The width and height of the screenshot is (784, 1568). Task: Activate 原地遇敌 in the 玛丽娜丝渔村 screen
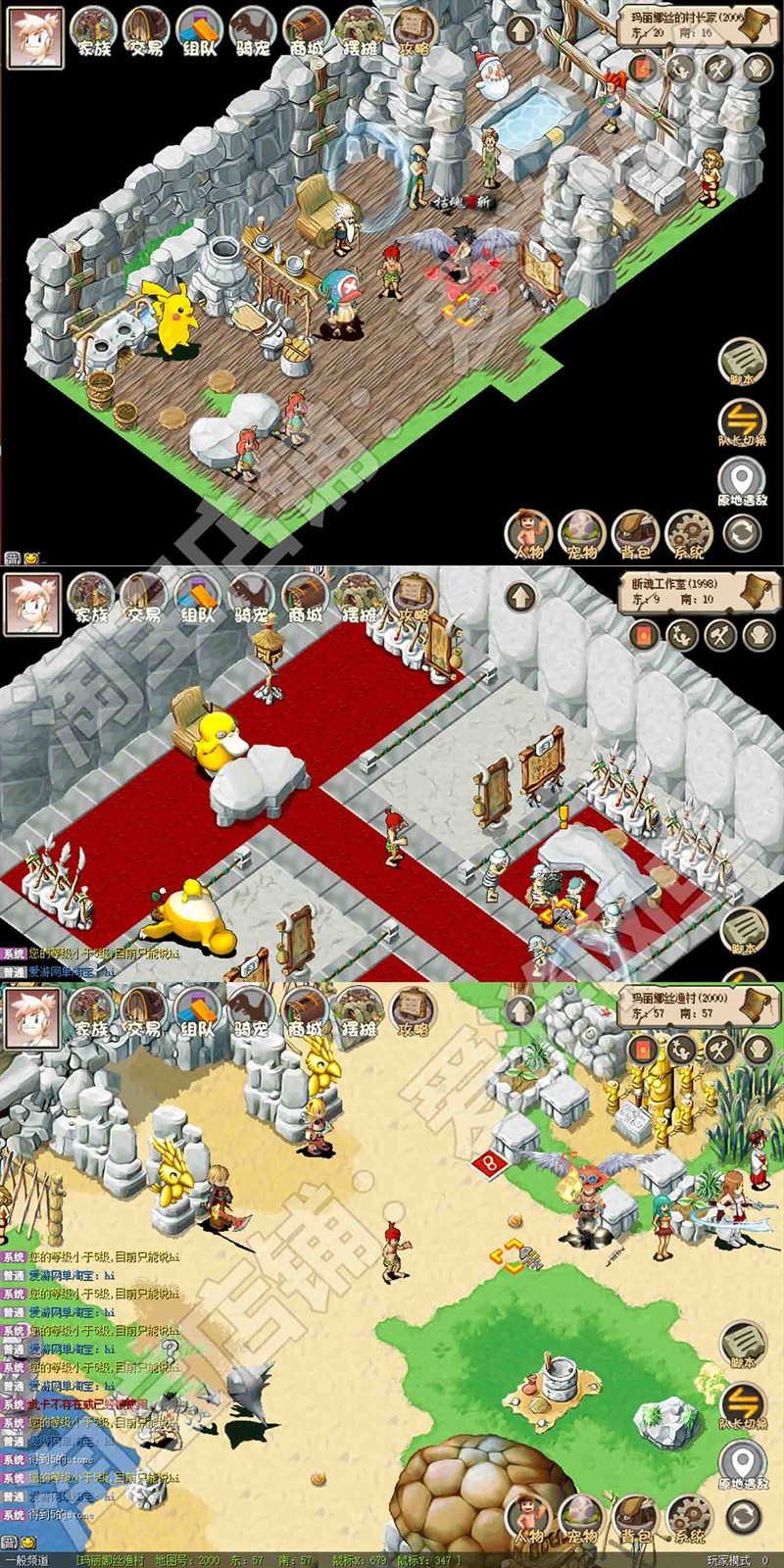742,1467
